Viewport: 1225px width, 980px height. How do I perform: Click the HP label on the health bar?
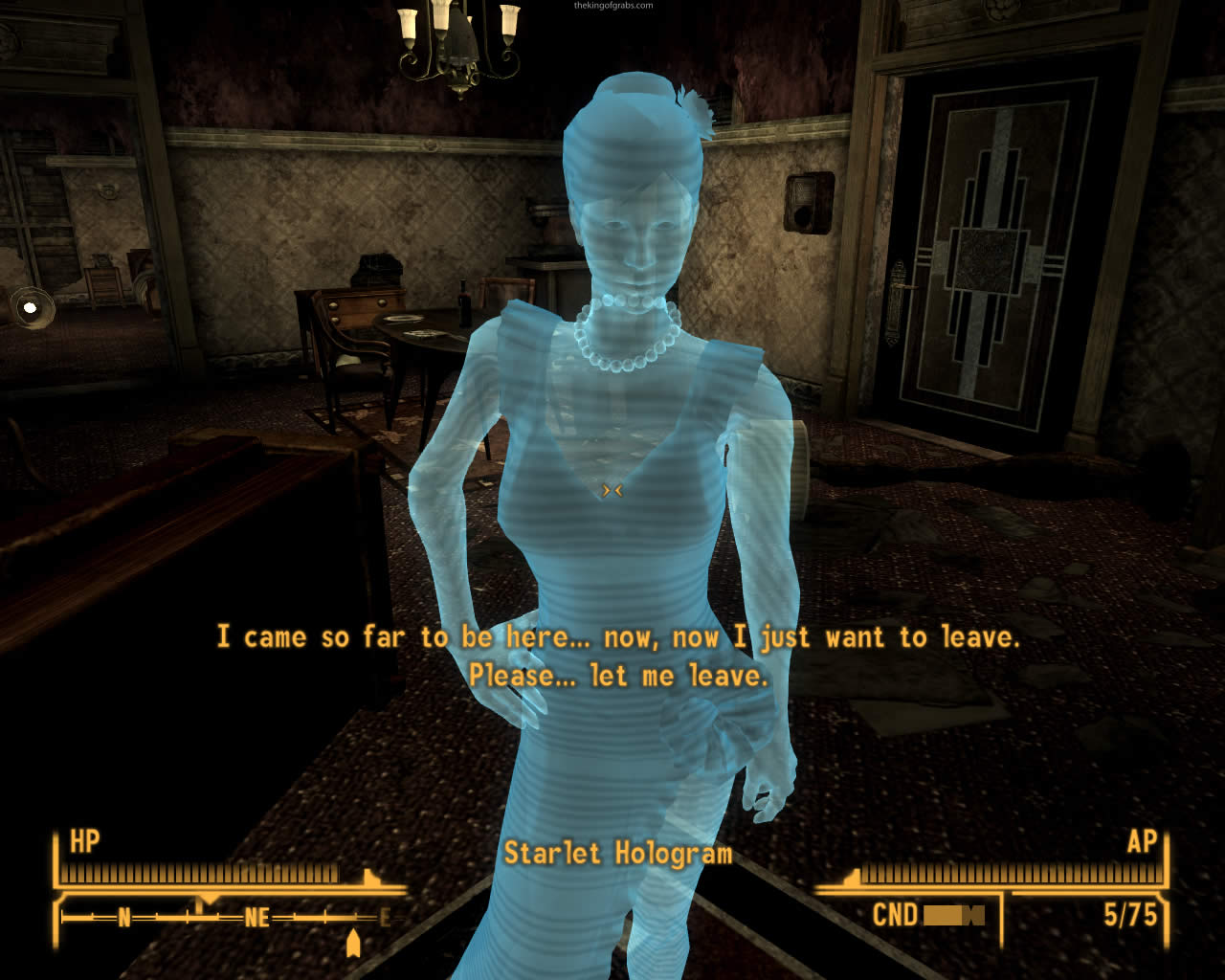click(83, 842)
